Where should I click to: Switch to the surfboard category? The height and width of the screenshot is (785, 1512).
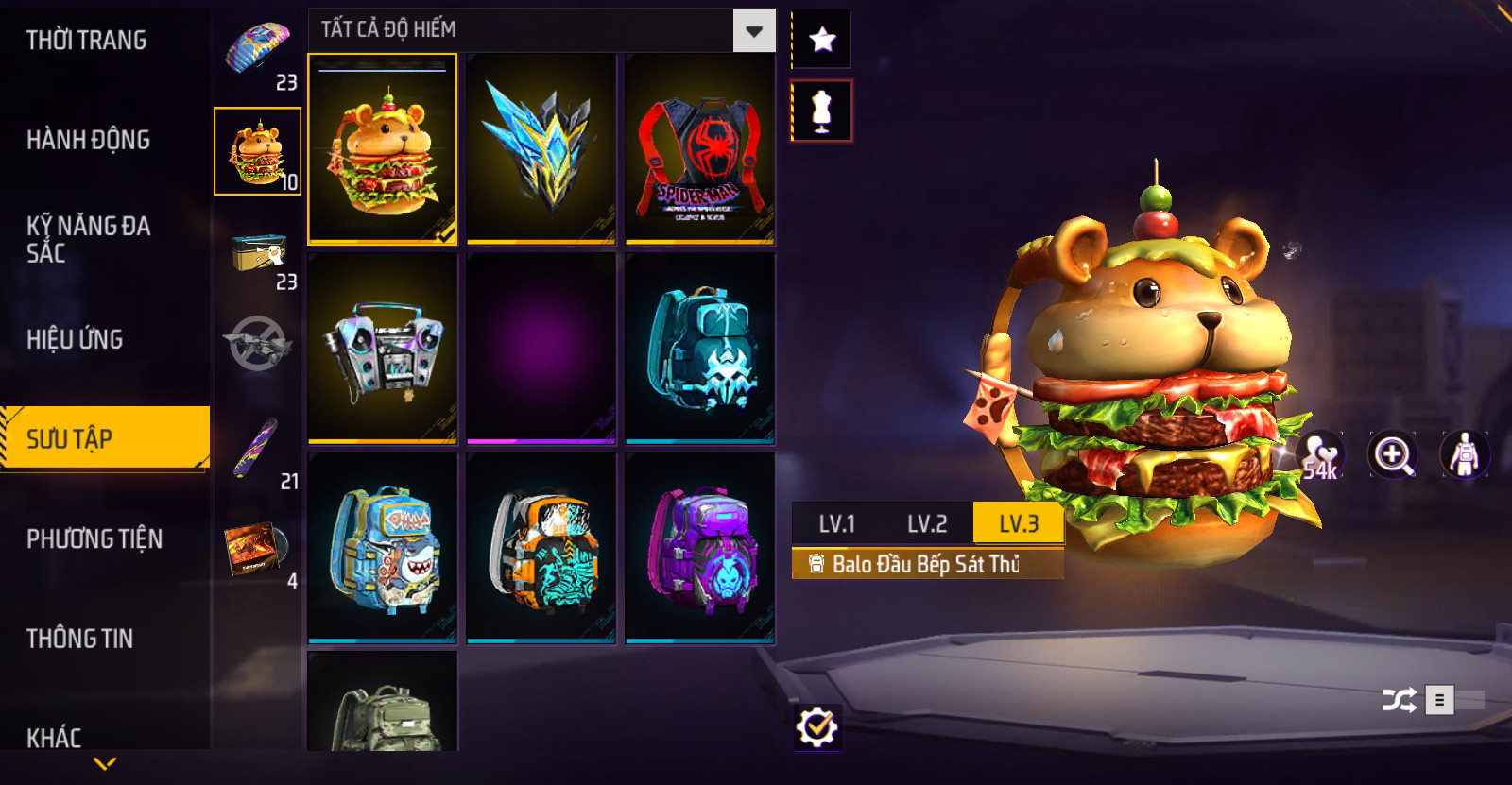coord(257,449)
